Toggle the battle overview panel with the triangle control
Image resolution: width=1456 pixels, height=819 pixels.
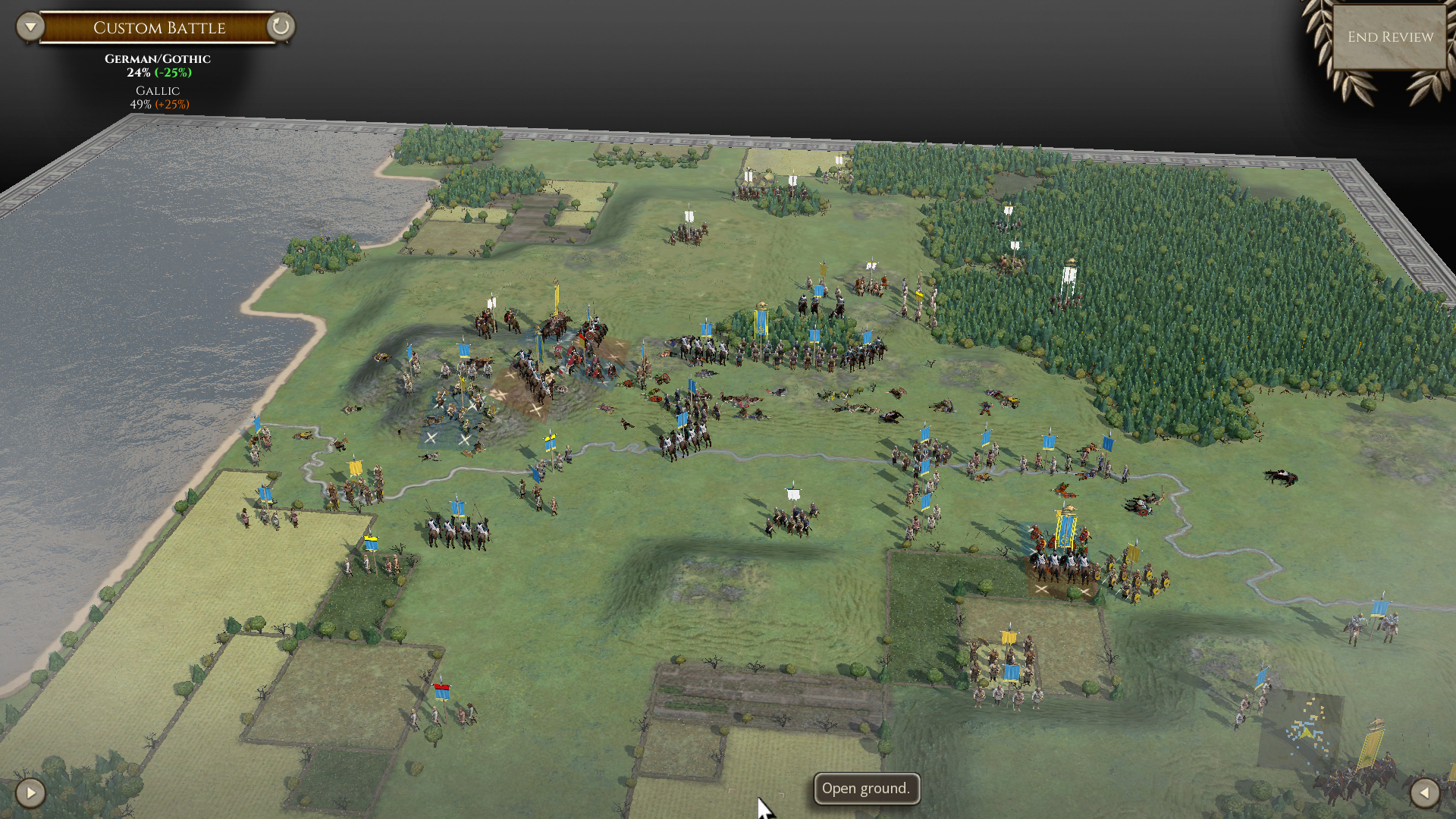29,25
